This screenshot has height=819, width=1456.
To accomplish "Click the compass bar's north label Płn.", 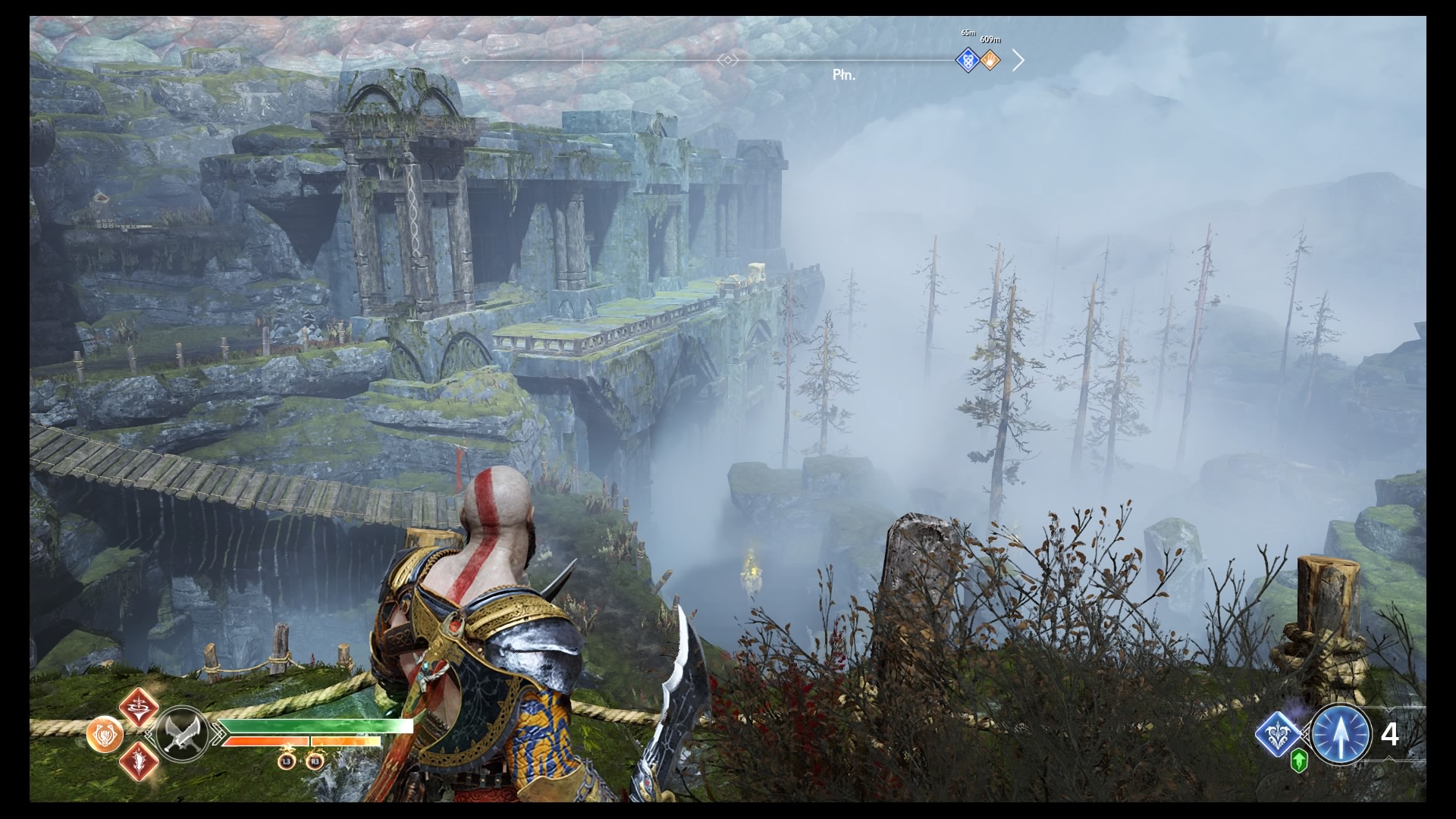I will coord(843,75).
